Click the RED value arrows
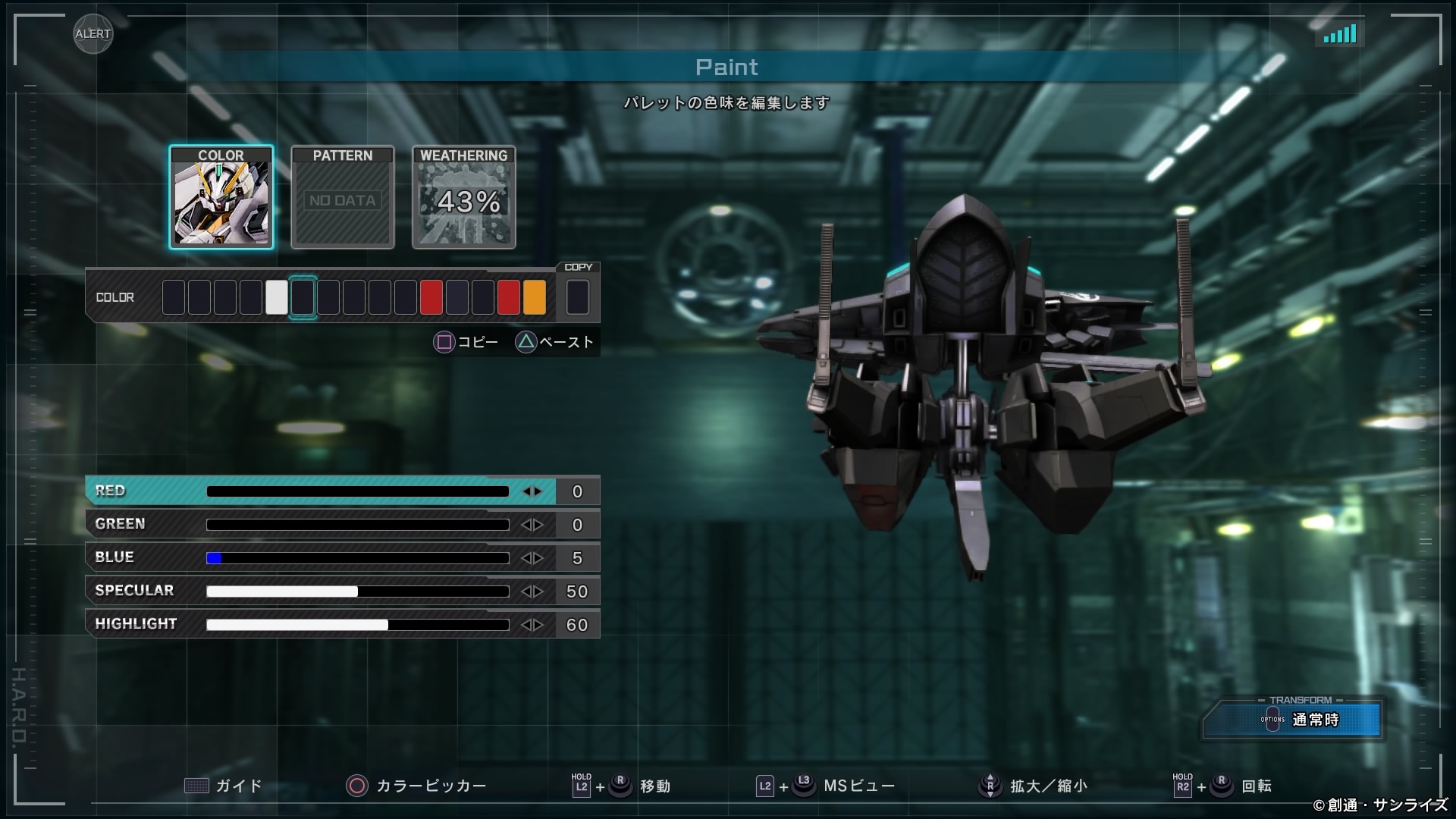 [x=533, y=491]
